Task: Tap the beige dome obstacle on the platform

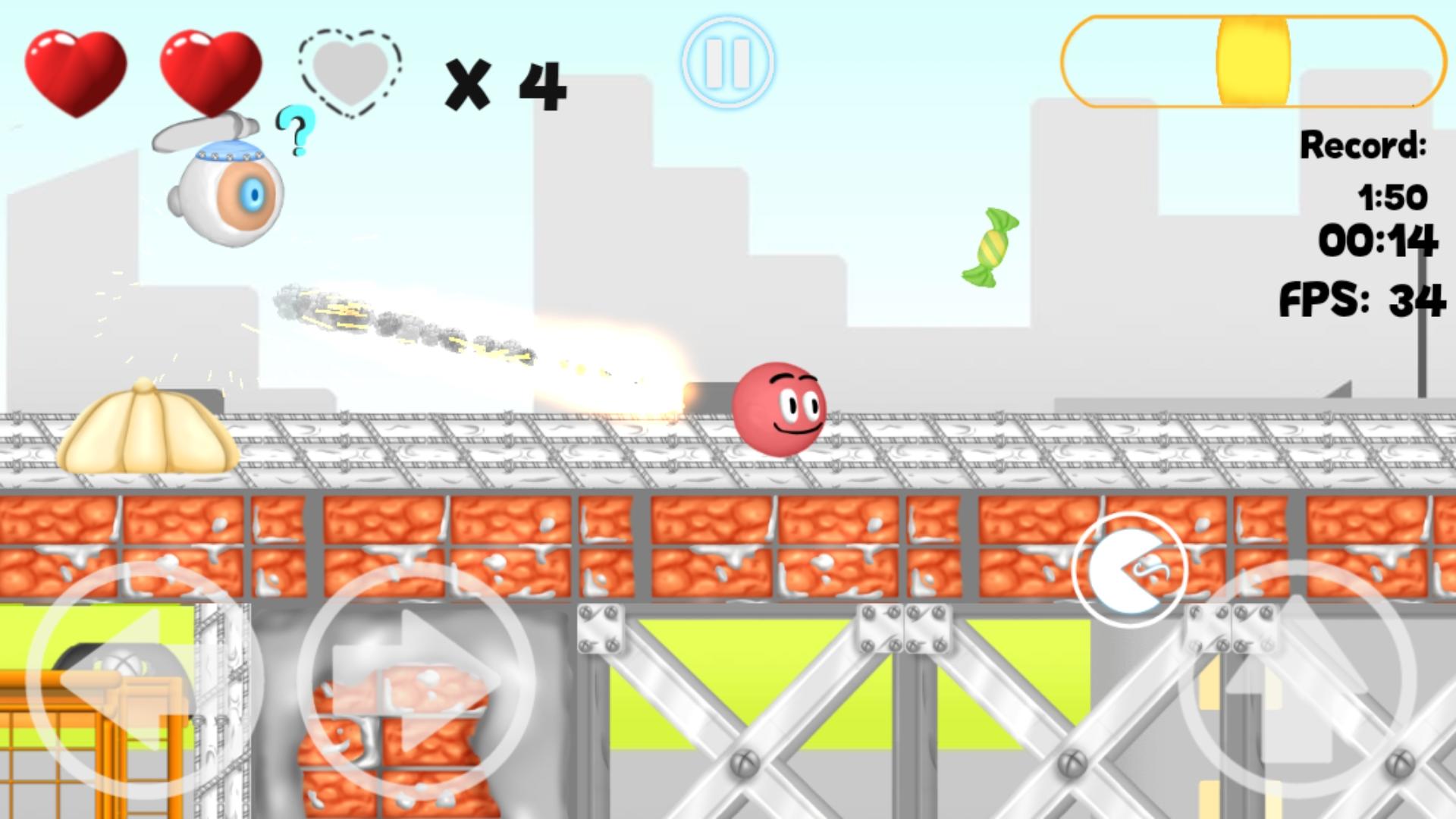Action: click(x=148, y=425)
